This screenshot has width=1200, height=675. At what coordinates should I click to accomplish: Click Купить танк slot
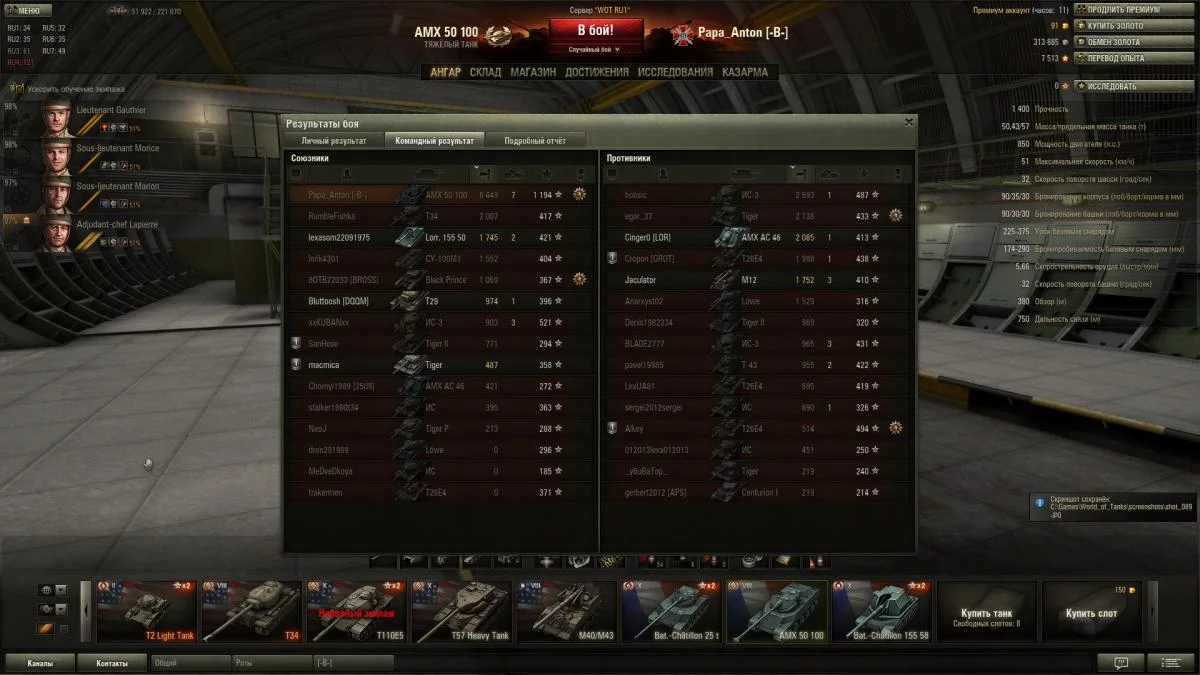[x=986, y=611]
